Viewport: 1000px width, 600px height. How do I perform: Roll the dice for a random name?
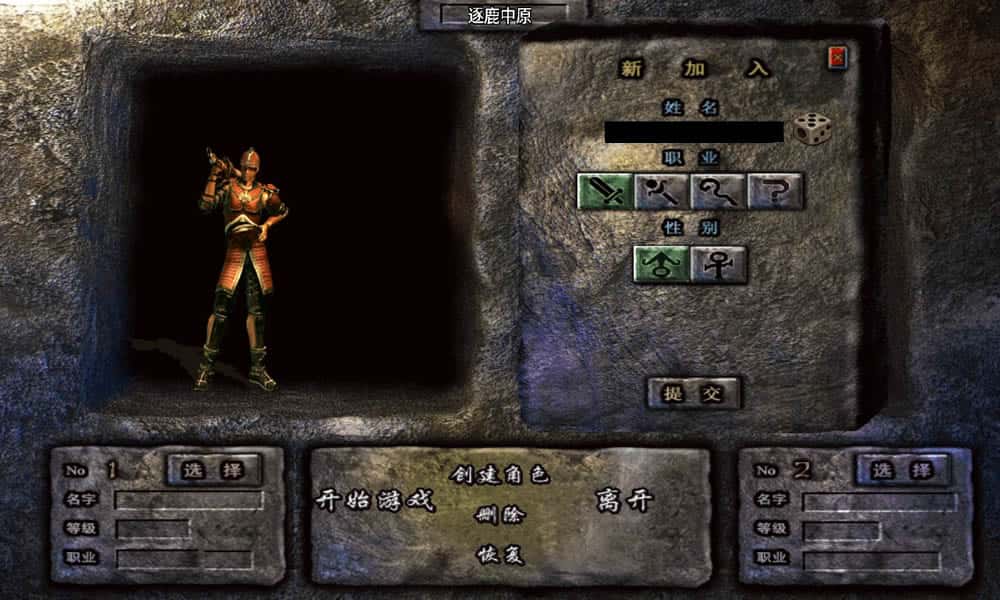pos(812,129)
